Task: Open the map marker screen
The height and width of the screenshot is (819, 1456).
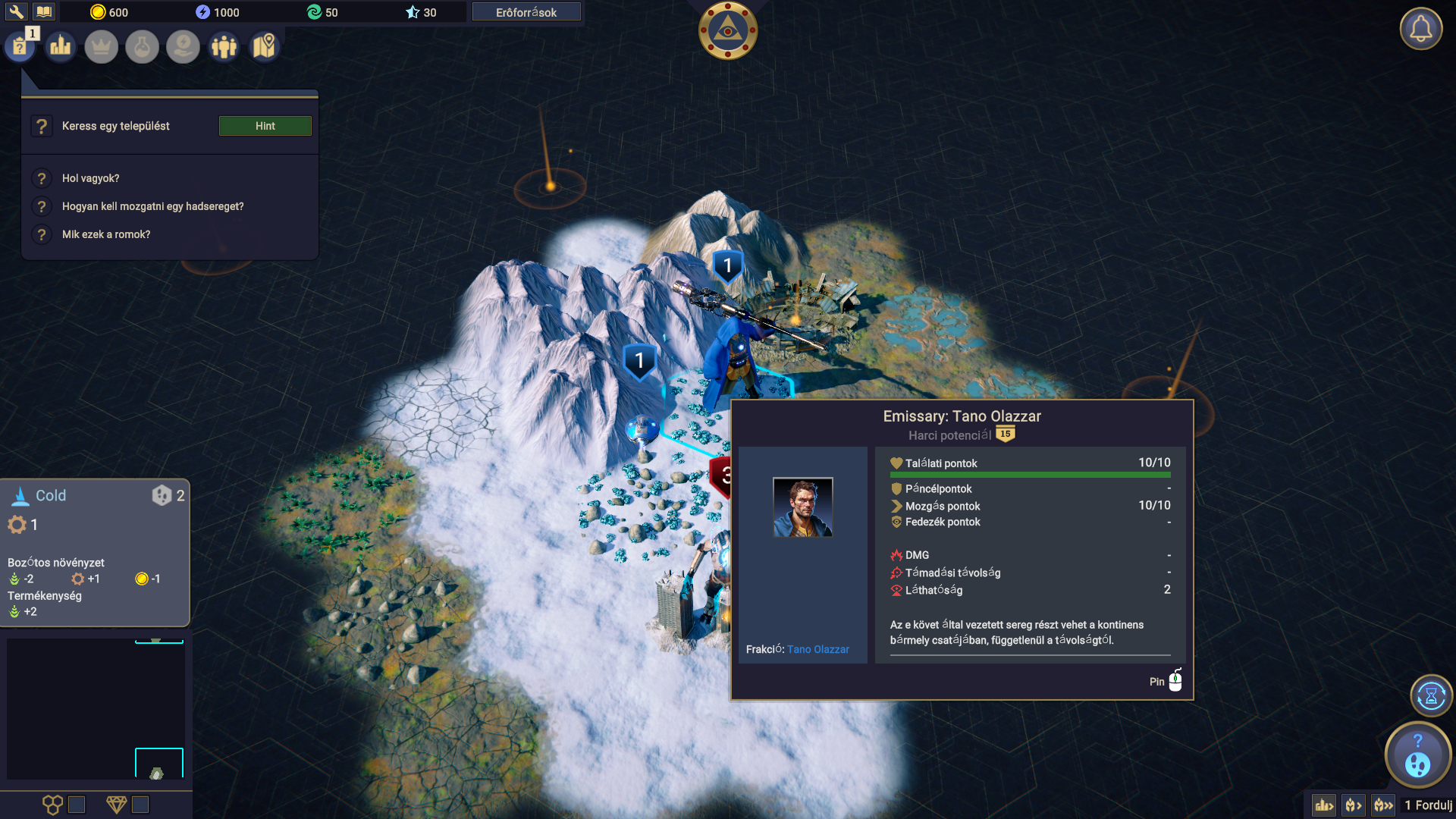Action: pos(264,47)
